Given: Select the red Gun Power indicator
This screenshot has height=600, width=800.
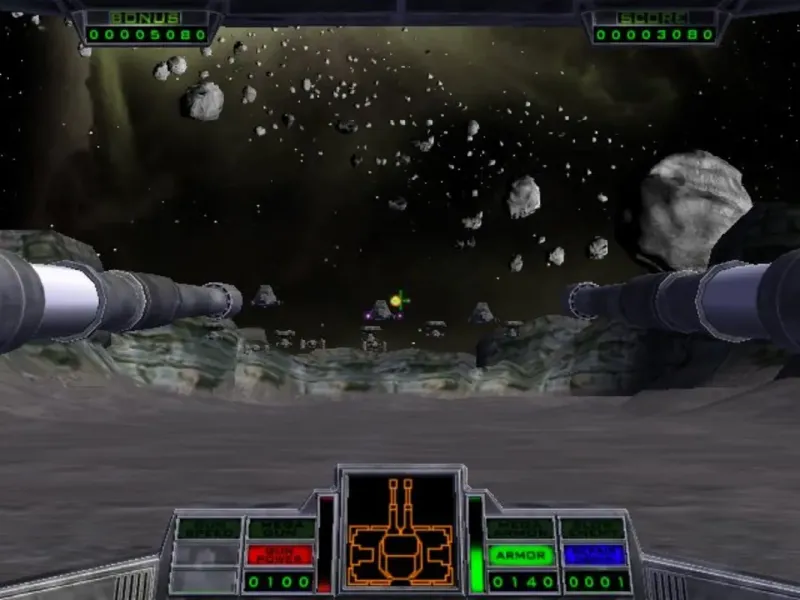Looking at the screenshot, I should [280, 554].
